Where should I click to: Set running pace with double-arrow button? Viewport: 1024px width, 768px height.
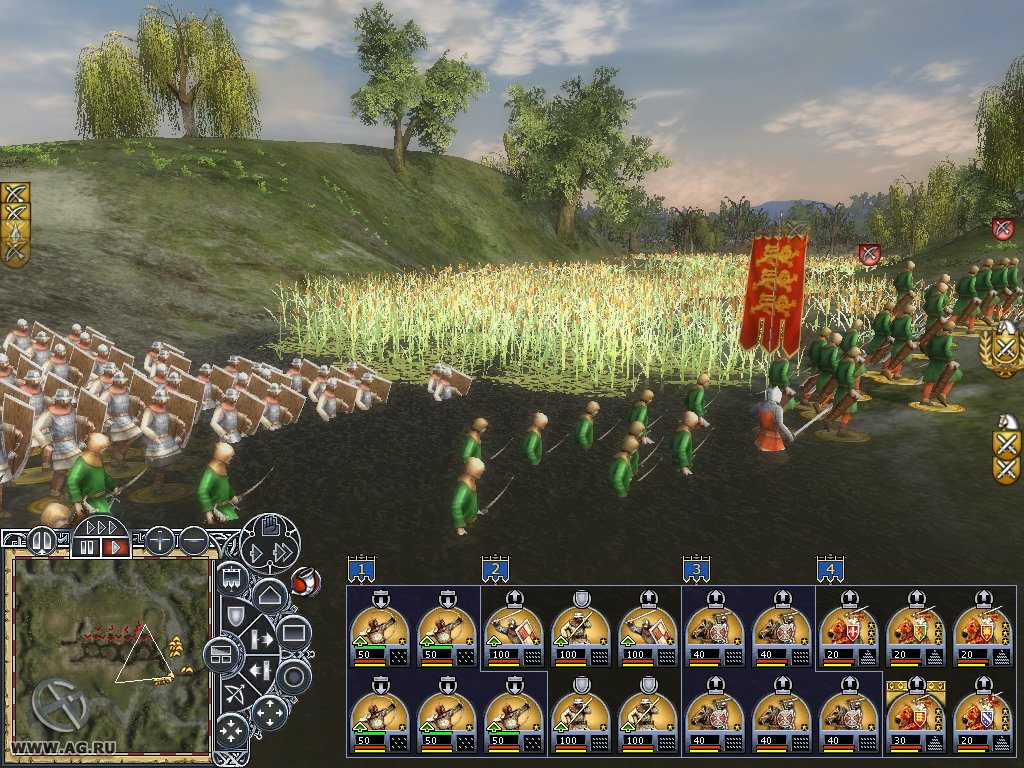(285, 553)
